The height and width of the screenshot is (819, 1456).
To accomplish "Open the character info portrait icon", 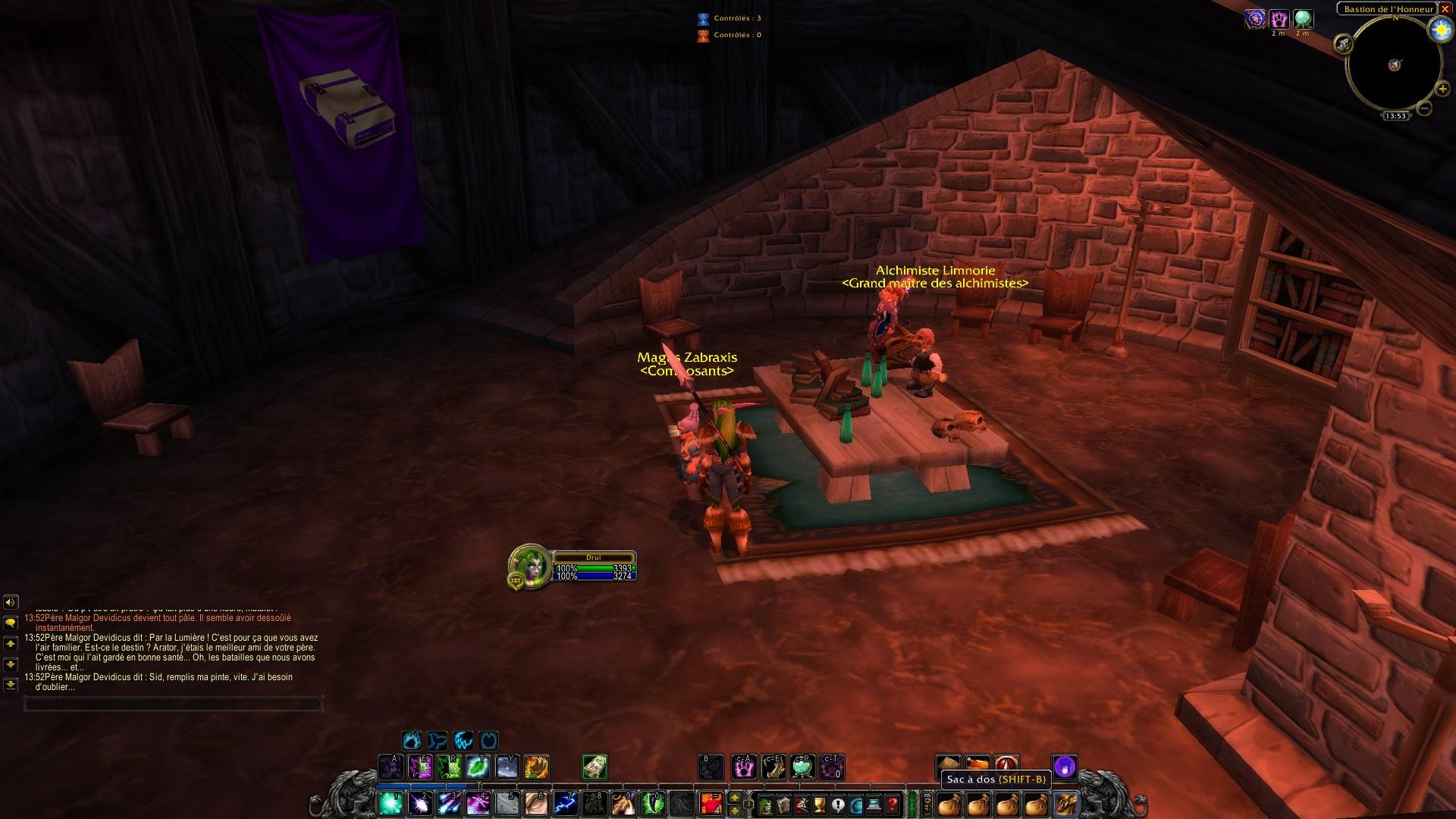I will click(x=765, y=804).
